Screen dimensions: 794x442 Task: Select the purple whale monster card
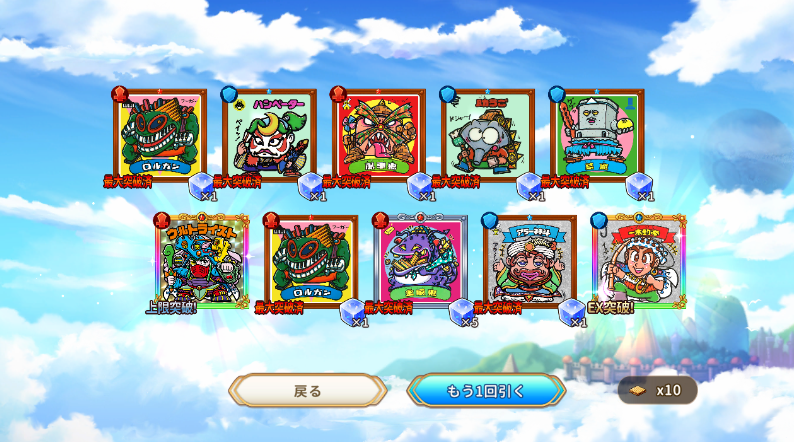[x=420, y=260]
